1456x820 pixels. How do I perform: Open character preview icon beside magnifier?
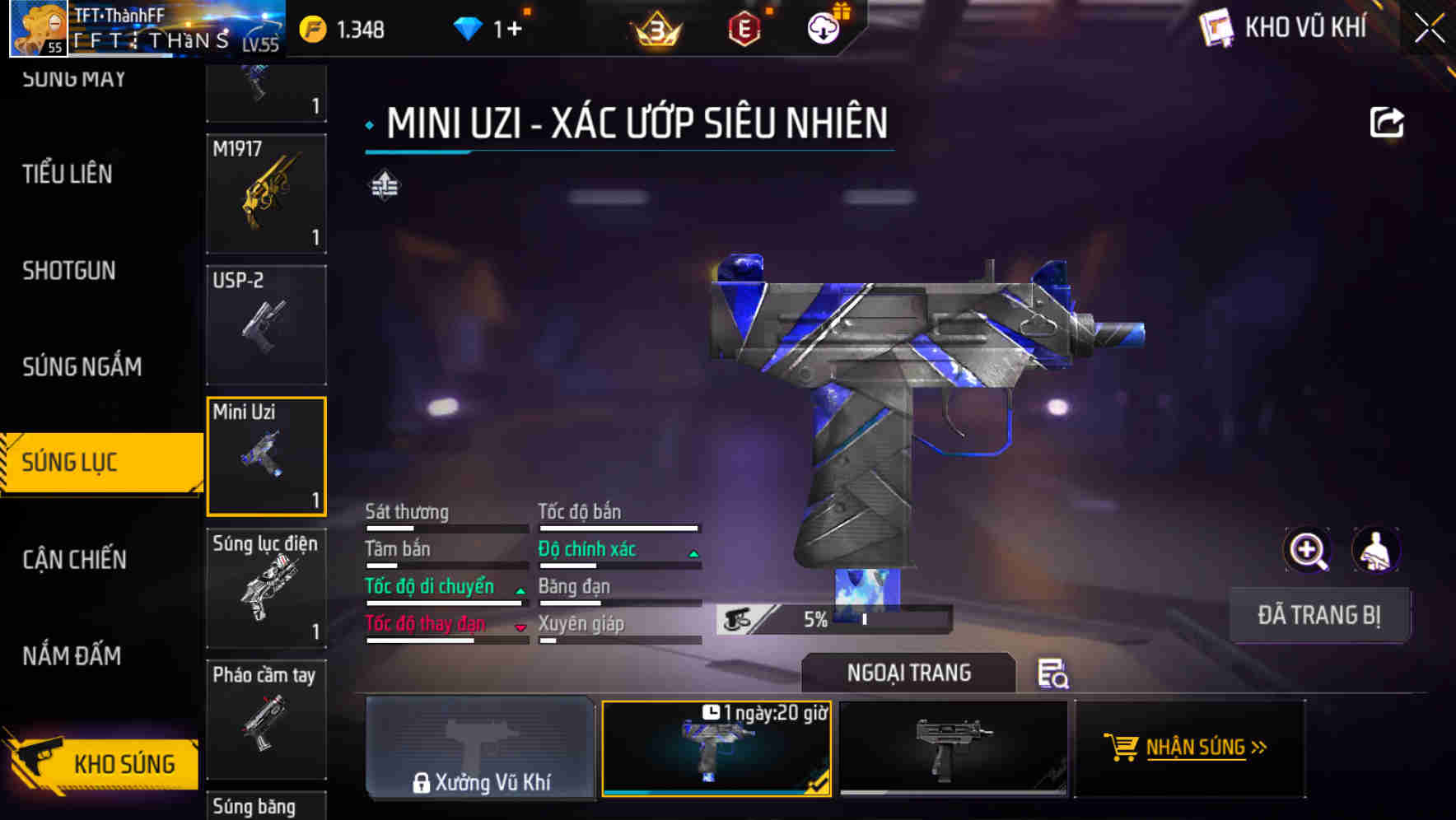pyautogui.click(x=1375, y=550)
